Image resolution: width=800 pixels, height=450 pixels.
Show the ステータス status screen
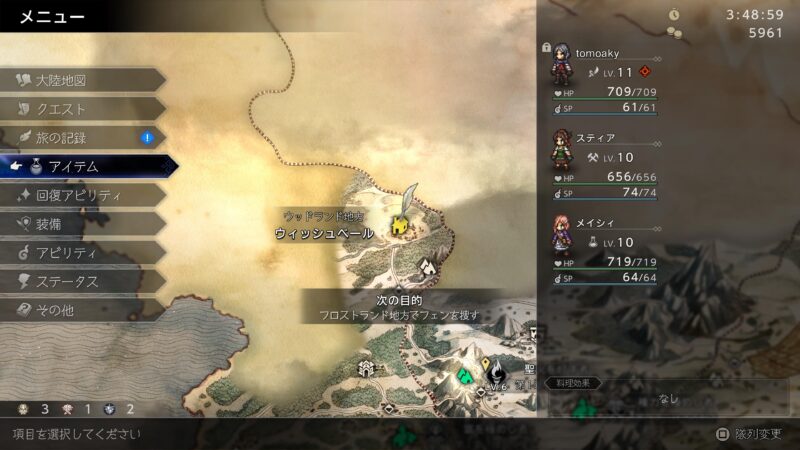click(68, 282)
